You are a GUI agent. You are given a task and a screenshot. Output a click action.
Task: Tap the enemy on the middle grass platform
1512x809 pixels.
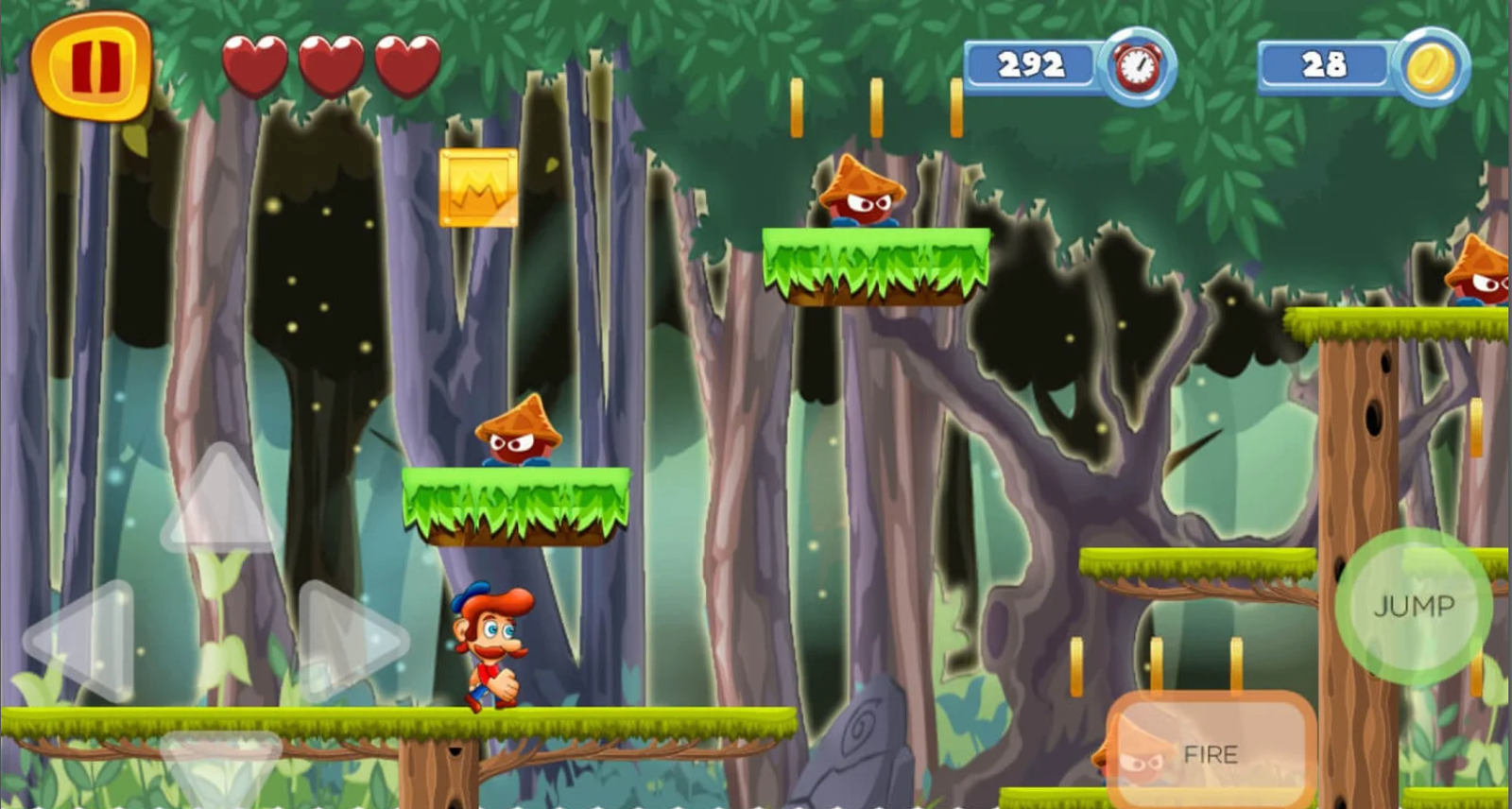tap(518, 435)
